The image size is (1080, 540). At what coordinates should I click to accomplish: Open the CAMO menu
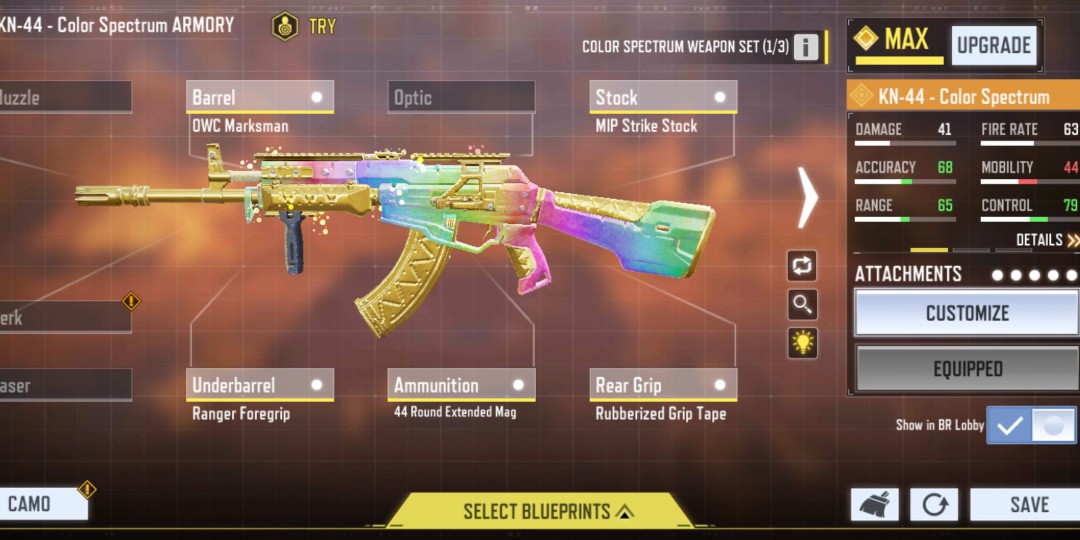[x=42, y=504]
